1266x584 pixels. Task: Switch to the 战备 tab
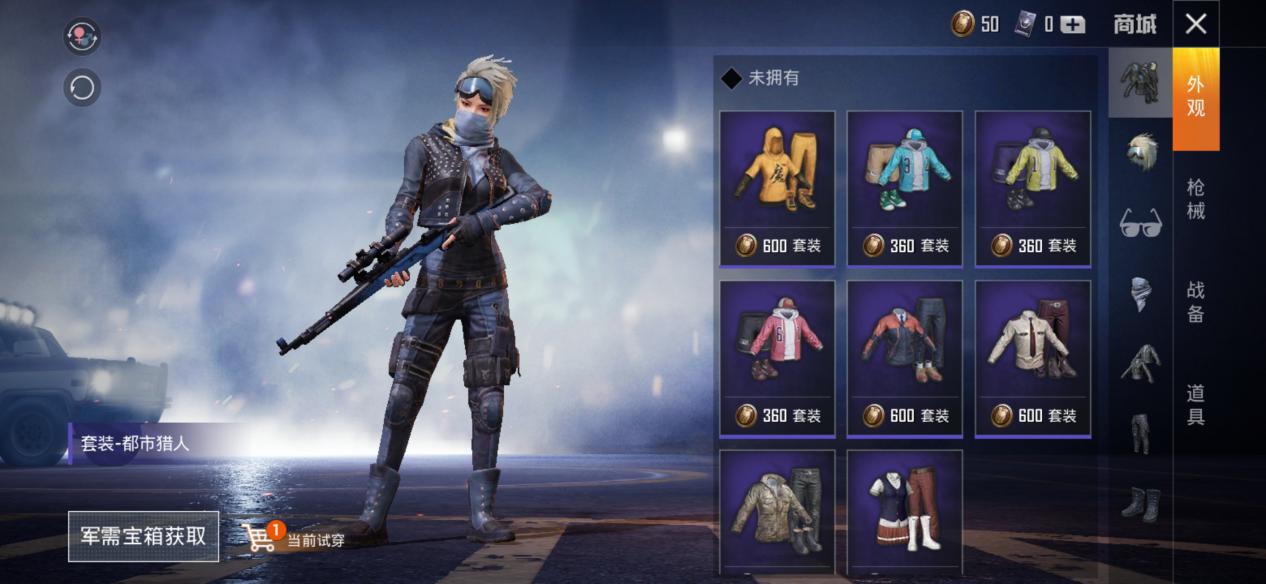tap(1195, 302)
